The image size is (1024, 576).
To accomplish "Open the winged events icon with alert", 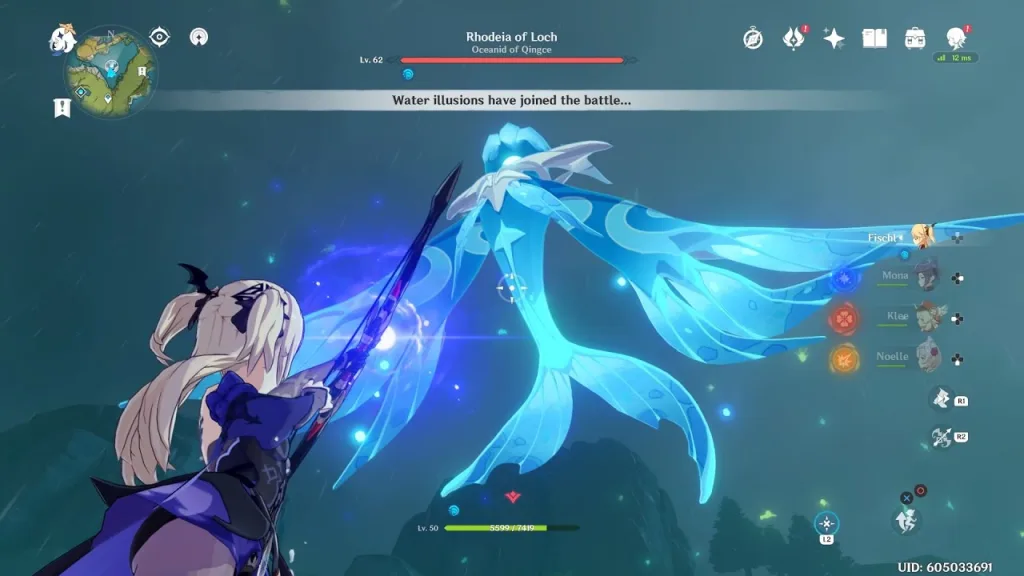I will click(794, 39).
